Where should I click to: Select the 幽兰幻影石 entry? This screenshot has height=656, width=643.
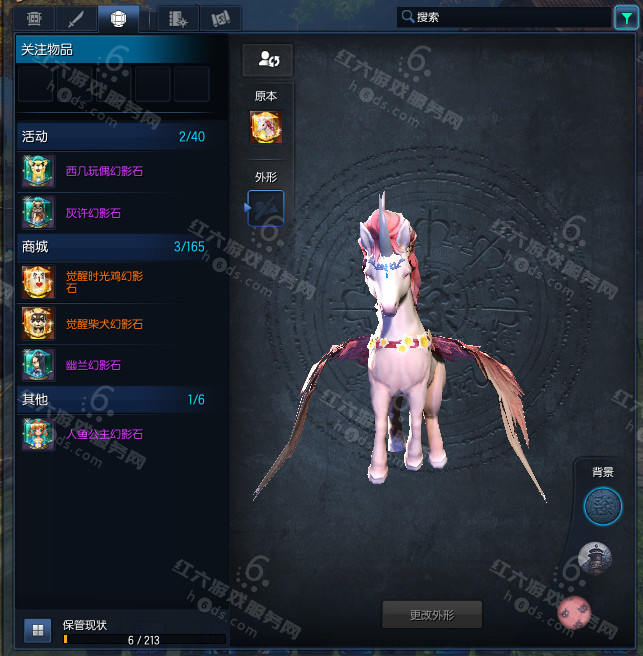coord(92,365)
